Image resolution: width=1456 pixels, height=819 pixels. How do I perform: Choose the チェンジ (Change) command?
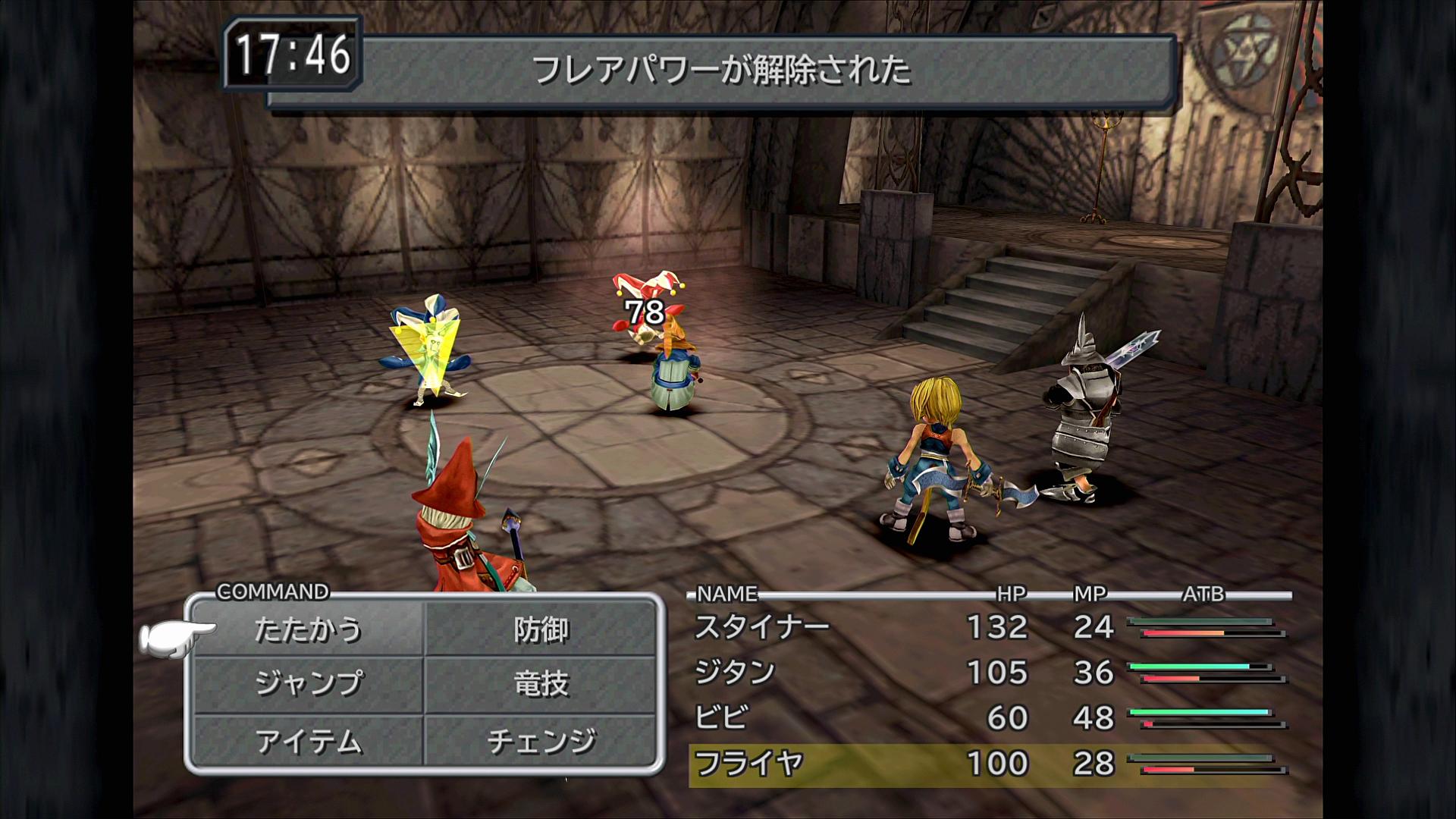(541, 741)
